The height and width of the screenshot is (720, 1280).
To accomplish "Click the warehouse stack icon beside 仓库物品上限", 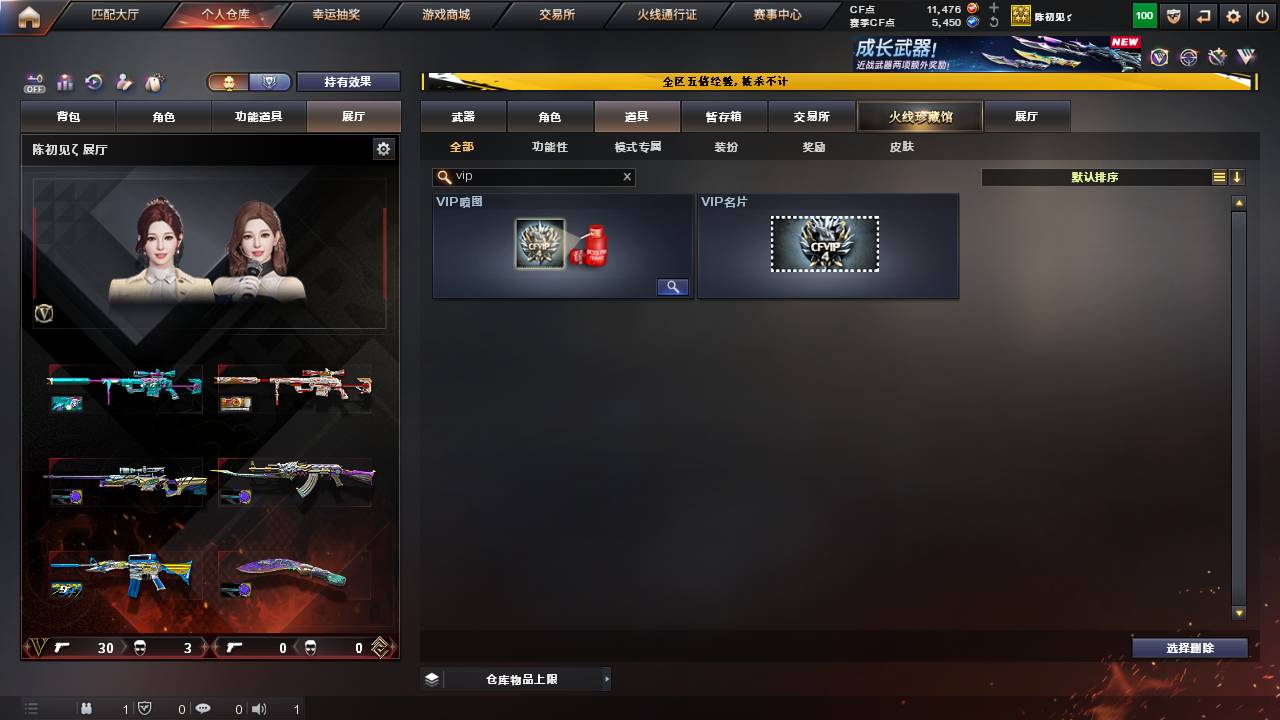I will click(430, 678).
